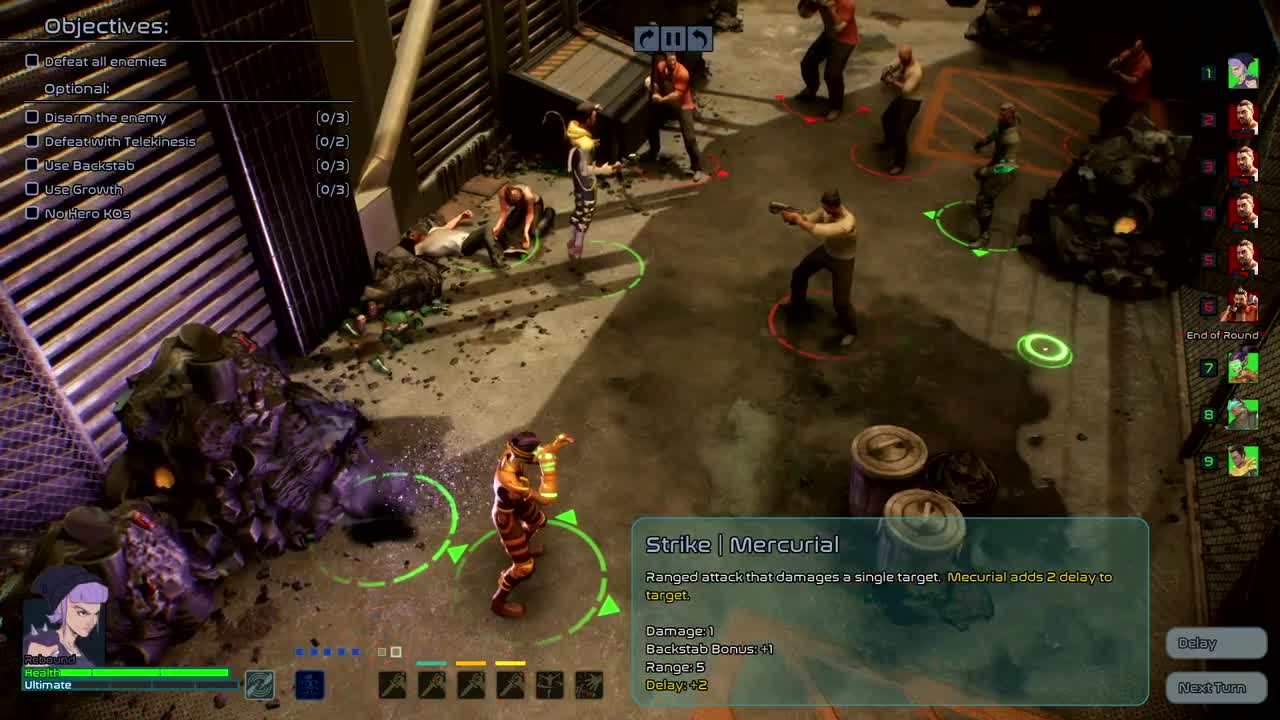Select turn order hero portrait number 9
The image size is (1280, 720).
(x=1242, y=460)
